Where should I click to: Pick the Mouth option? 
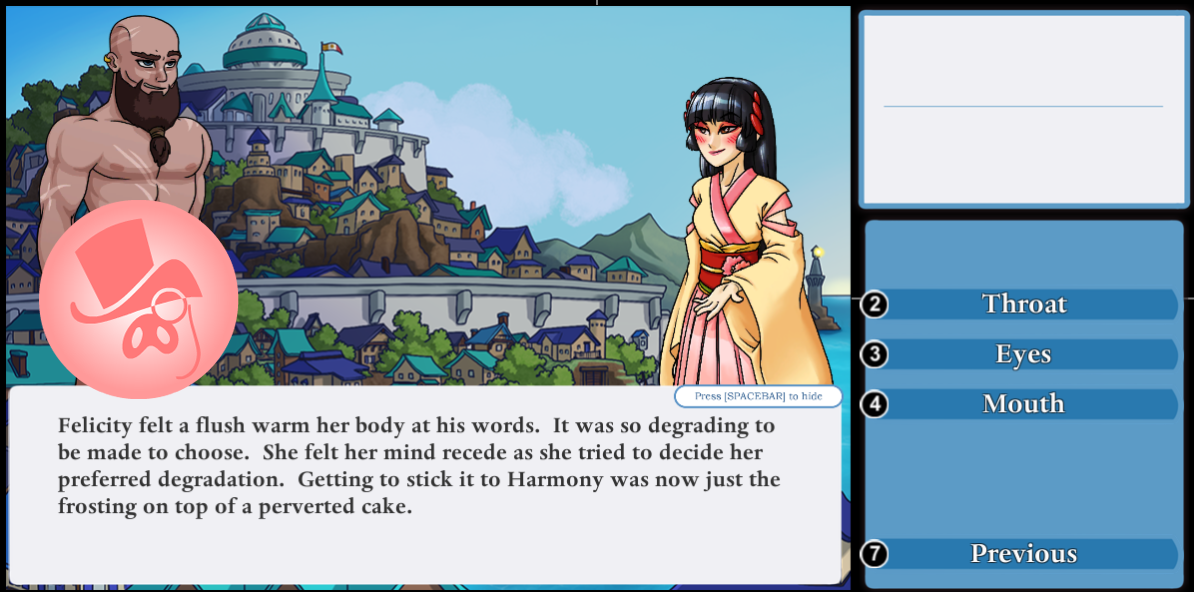click(x=1023, y=404)
